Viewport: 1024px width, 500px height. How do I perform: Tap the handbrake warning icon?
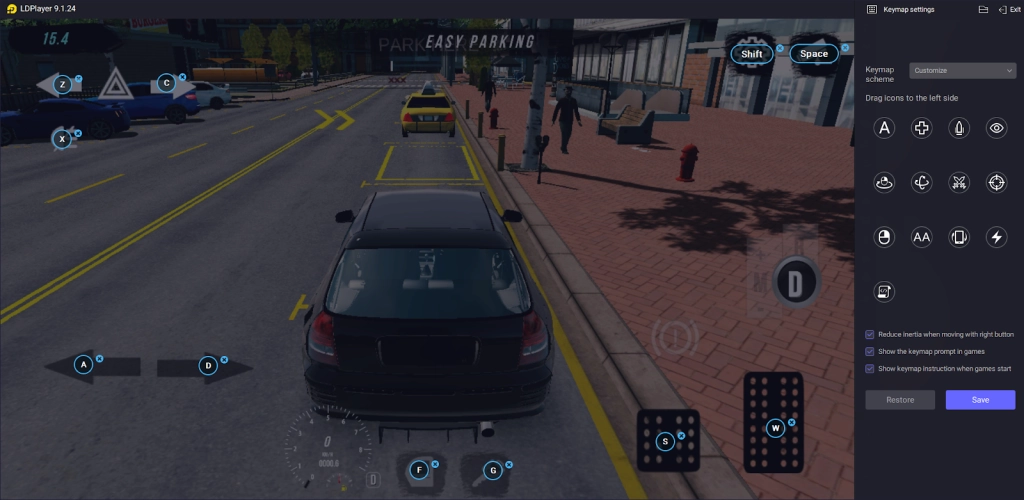coord(674,338)
